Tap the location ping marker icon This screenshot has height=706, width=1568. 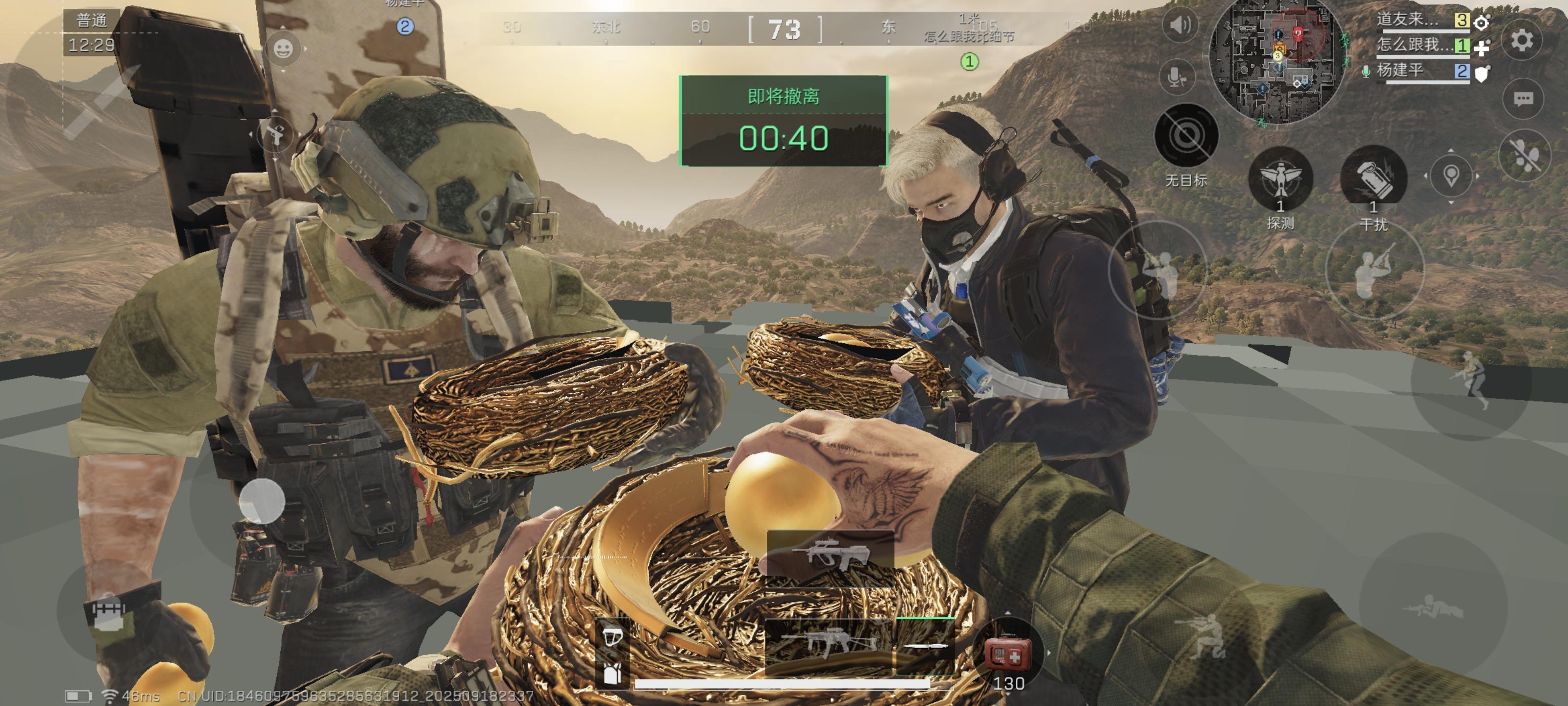1452,176
